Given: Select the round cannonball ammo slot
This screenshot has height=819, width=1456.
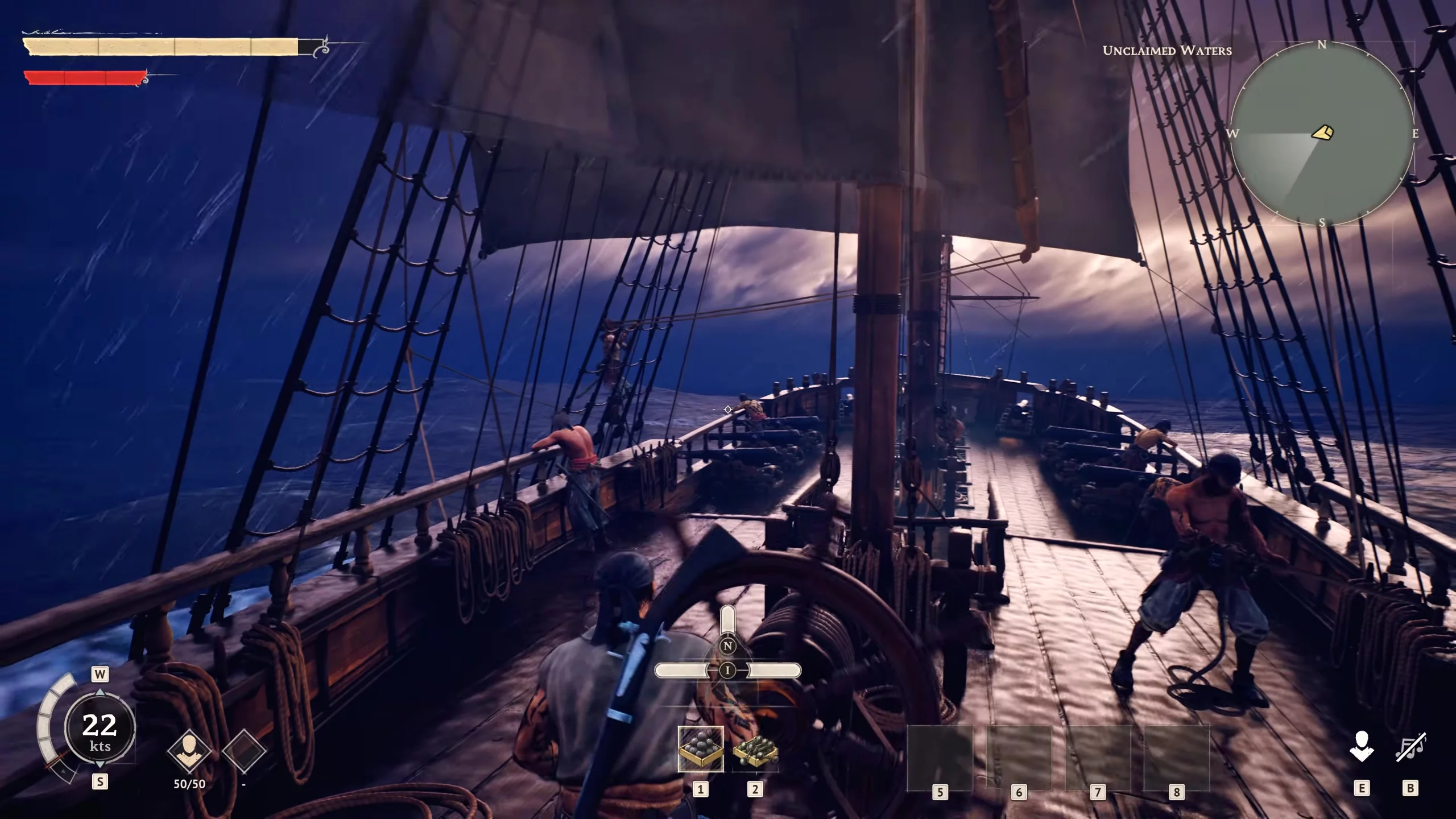Looking at the screenshot, I should tap(701, 749).
